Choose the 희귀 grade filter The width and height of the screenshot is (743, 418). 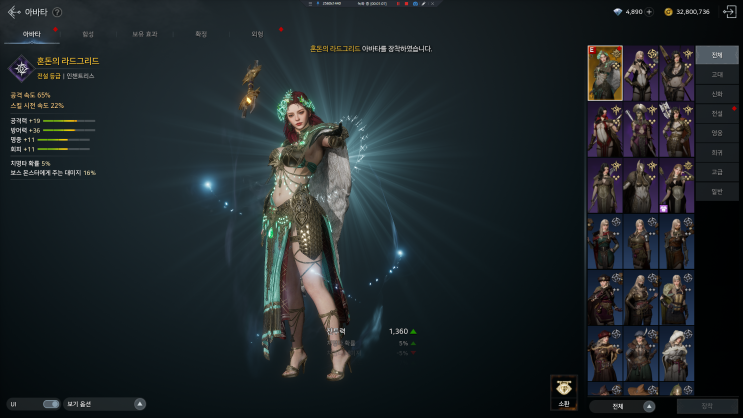pyautogui.click(x=717, y=152)
